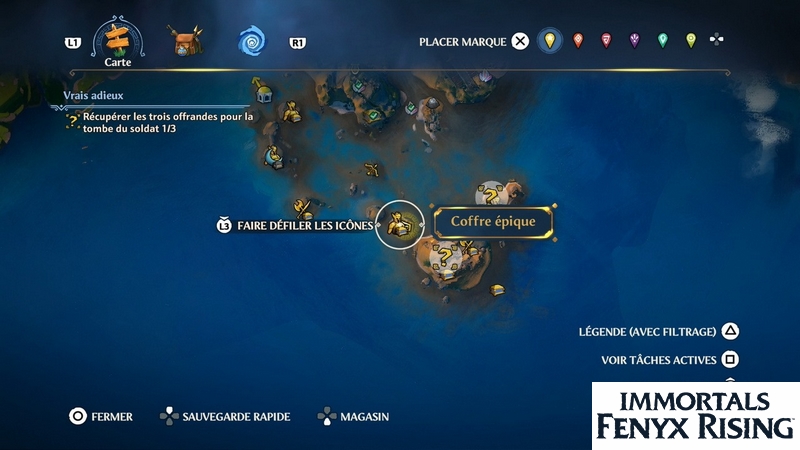800x450 pixels.
Task: Pick the lime green map marker pin
Action: [x=690, y=41]
